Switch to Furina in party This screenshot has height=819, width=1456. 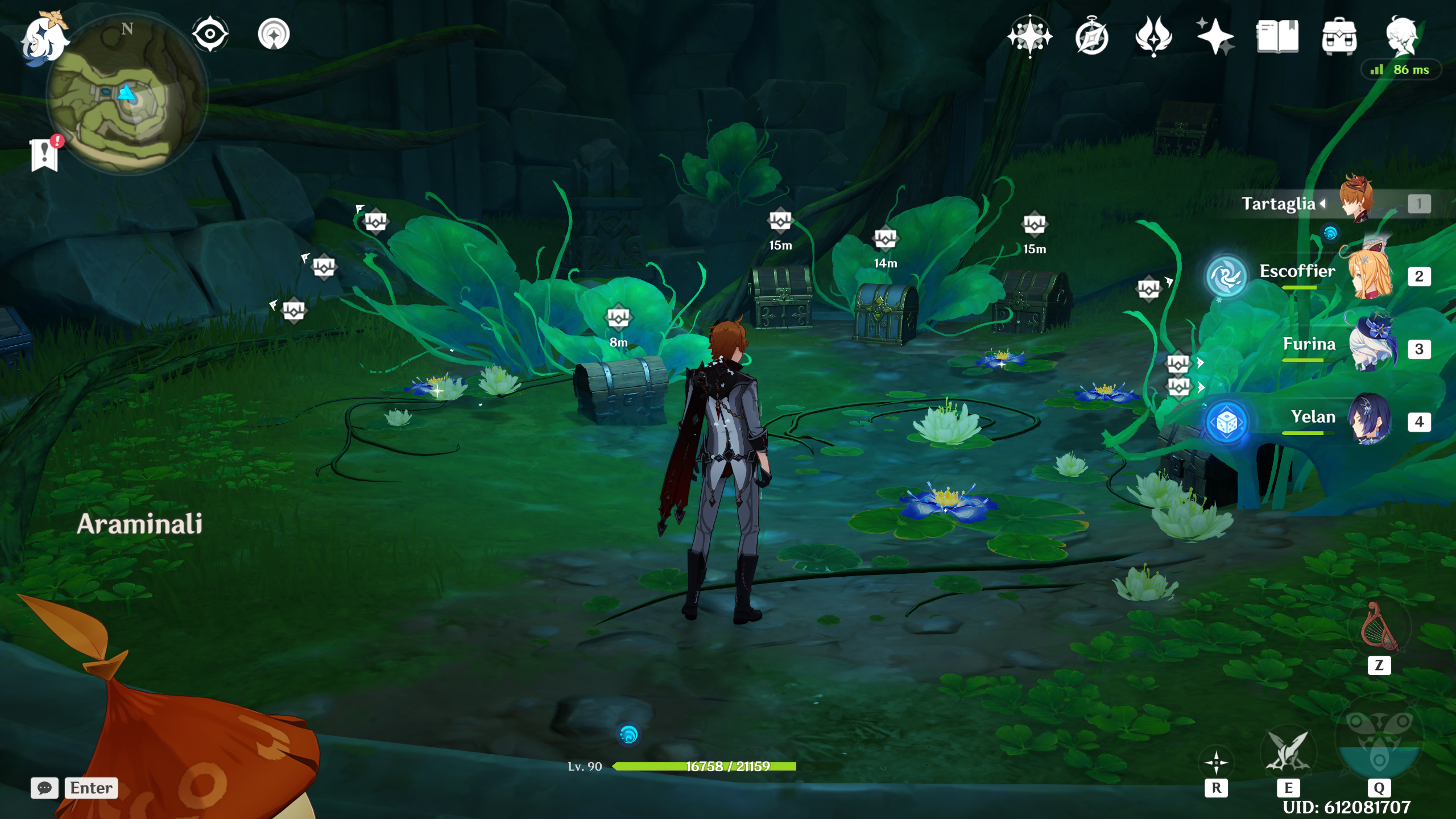click(x=1371, y=347)
